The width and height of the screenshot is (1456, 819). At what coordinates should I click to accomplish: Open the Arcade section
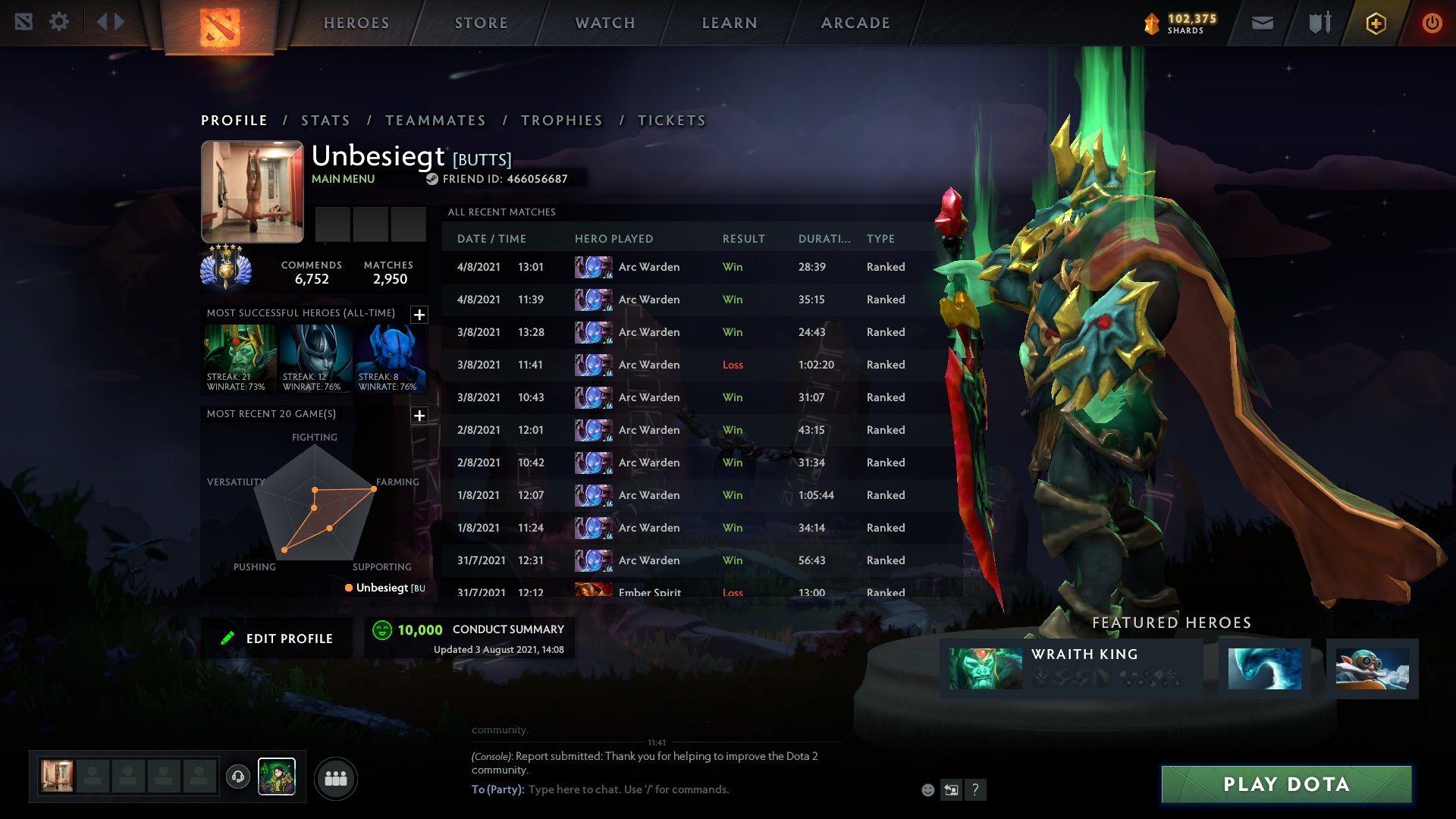[x=855, y=23]
